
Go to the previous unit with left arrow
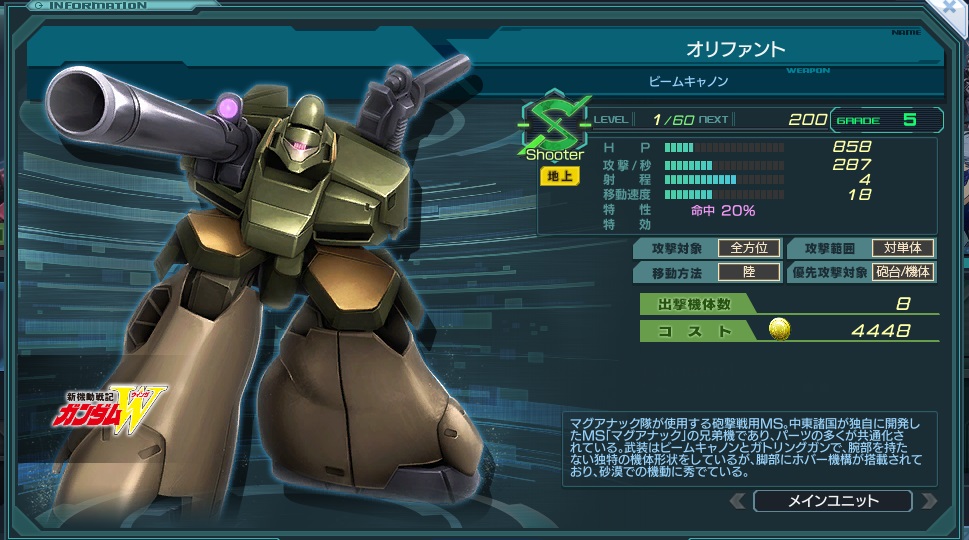coord(737,501)
